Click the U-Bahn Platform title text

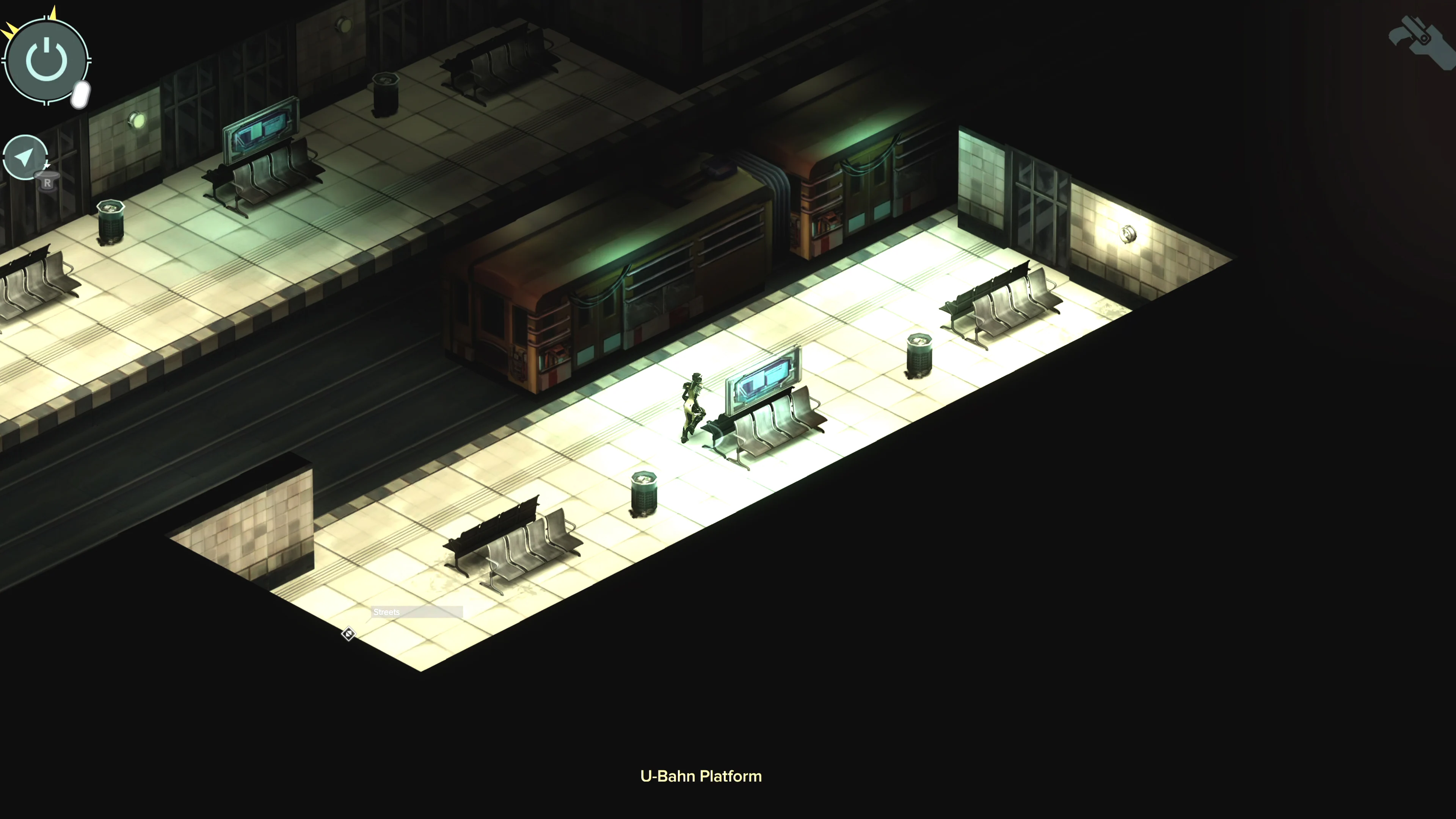point(701,776)
